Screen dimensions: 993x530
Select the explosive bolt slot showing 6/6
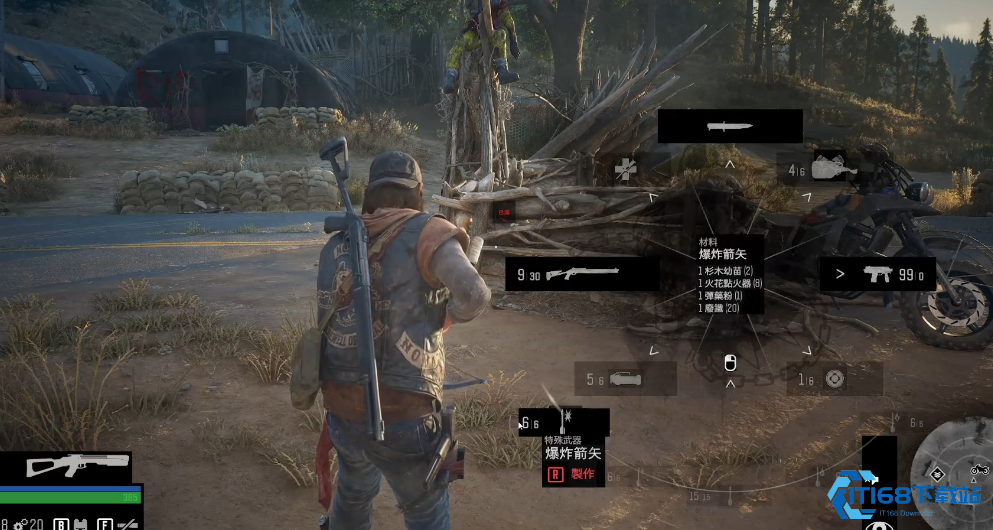click(563, 422)
